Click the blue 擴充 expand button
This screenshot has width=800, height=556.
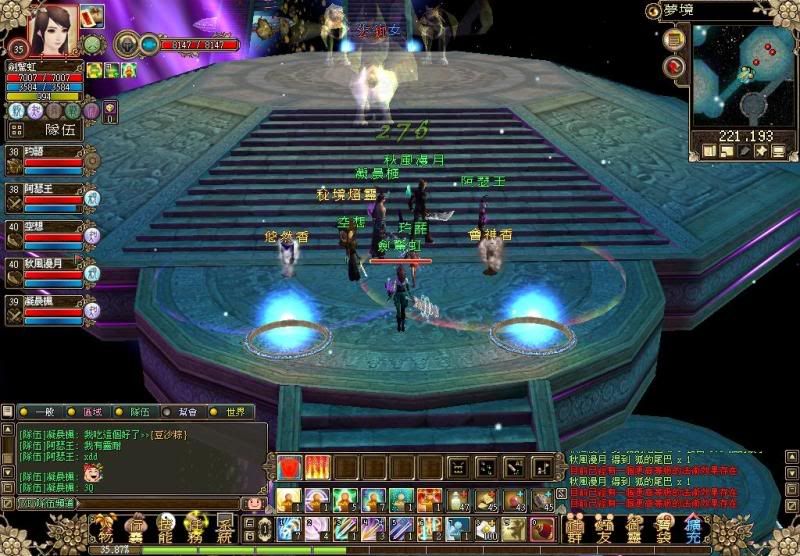point(692,527)
